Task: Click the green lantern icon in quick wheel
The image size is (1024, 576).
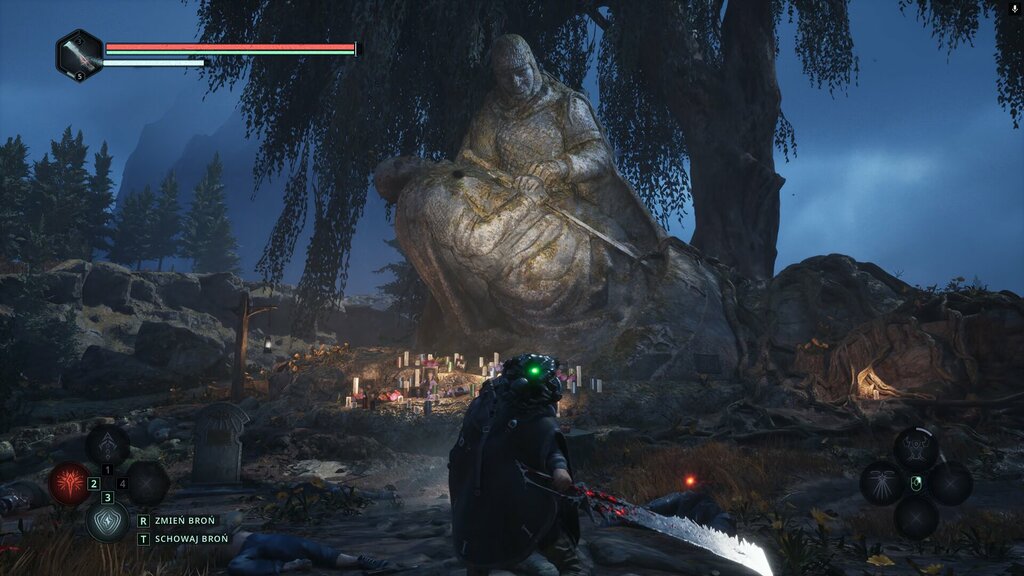Action: [x=916, y=484]
